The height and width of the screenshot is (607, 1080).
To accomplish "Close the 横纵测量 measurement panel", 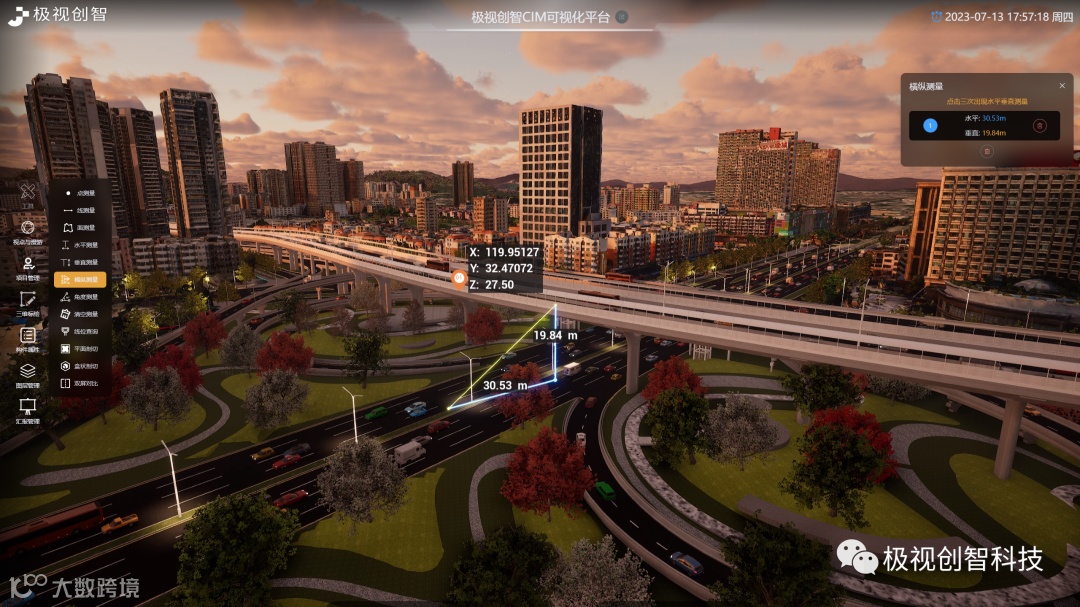I will [x=1062, y=86].
